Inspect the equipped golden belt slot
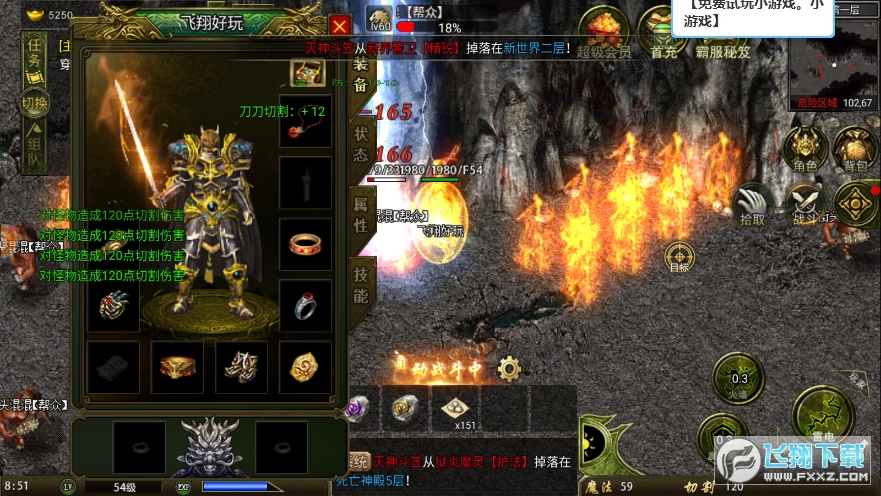Viewport: 881px width, 496px height. click(177, 367)
